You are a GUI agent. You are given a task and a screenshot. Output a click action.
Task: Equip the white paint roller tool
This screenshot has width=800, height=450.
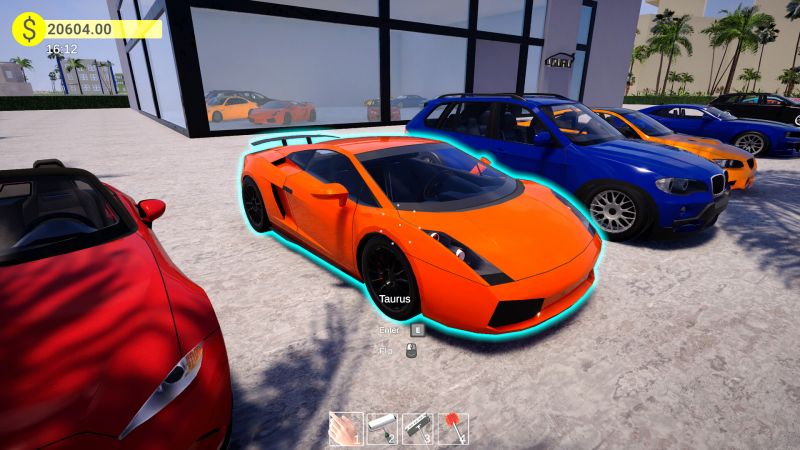(381, 428)
